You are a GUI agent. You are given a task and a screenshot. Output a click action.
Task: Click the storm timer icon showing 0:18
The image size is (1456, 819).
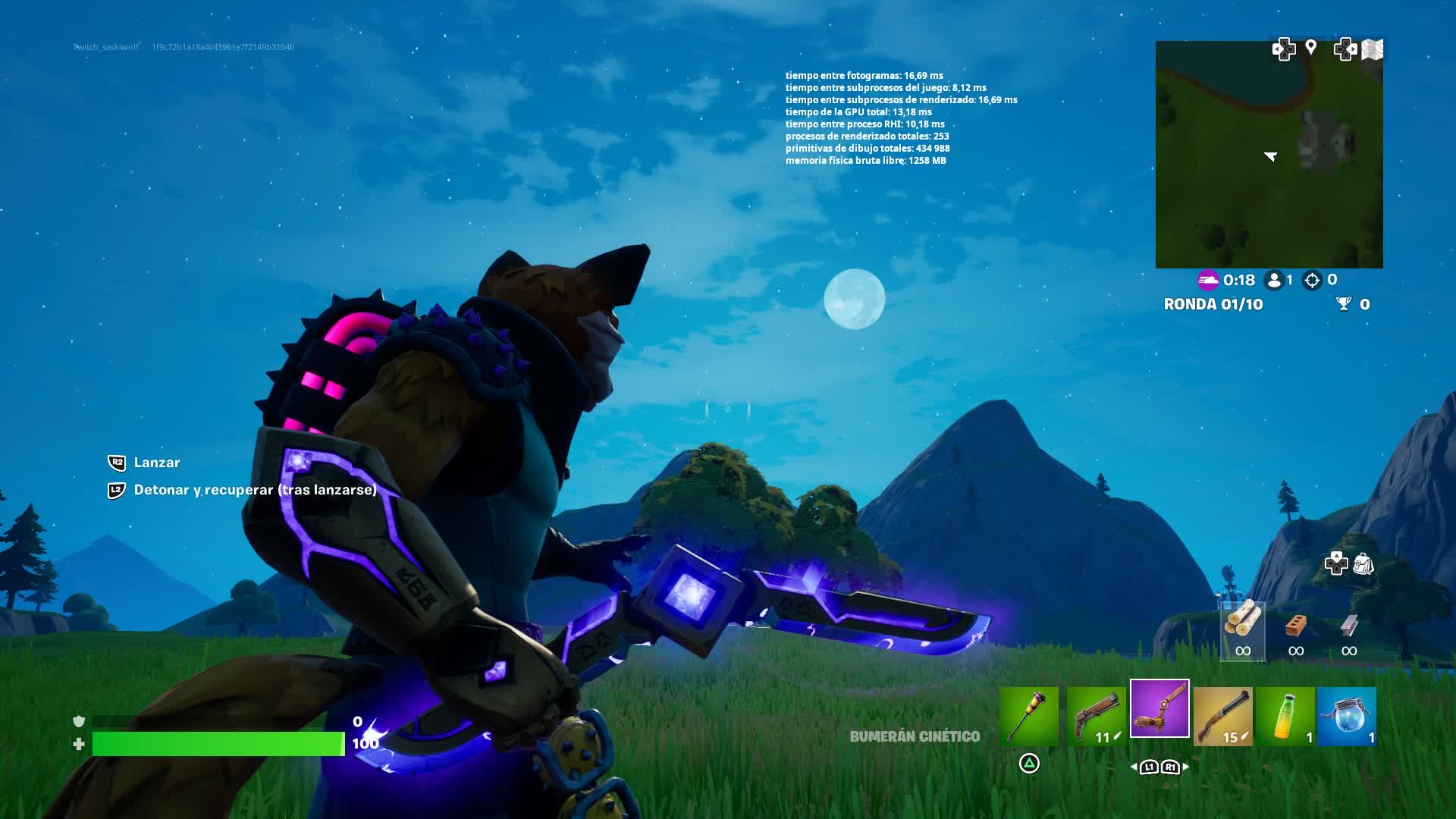pyautogui.click(x=1210, y=279)
